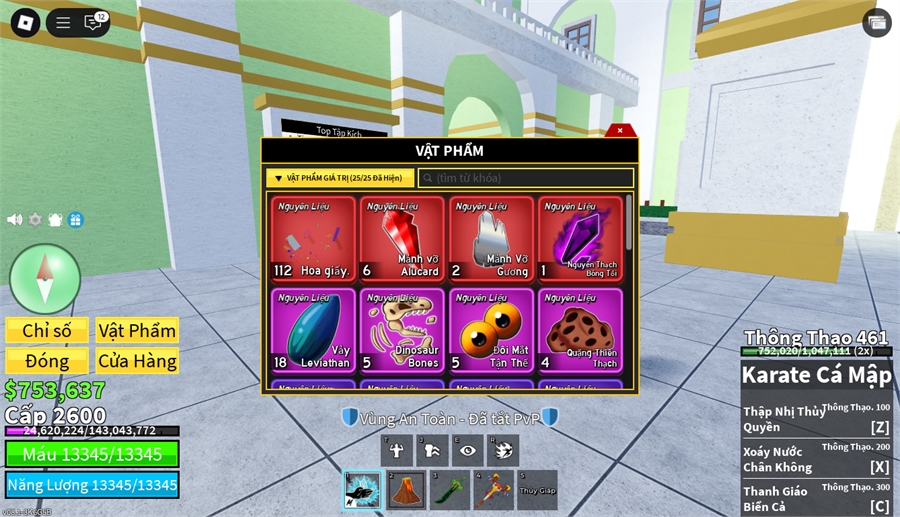Equip the volcano fruit hotbar slot

tap(406, 490)
